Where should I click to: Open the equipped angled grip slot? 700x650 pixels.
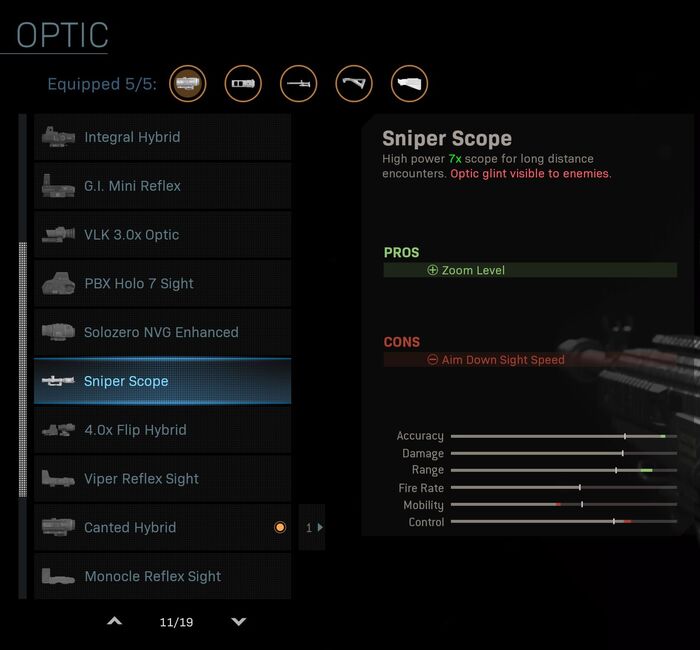[354, 84]
